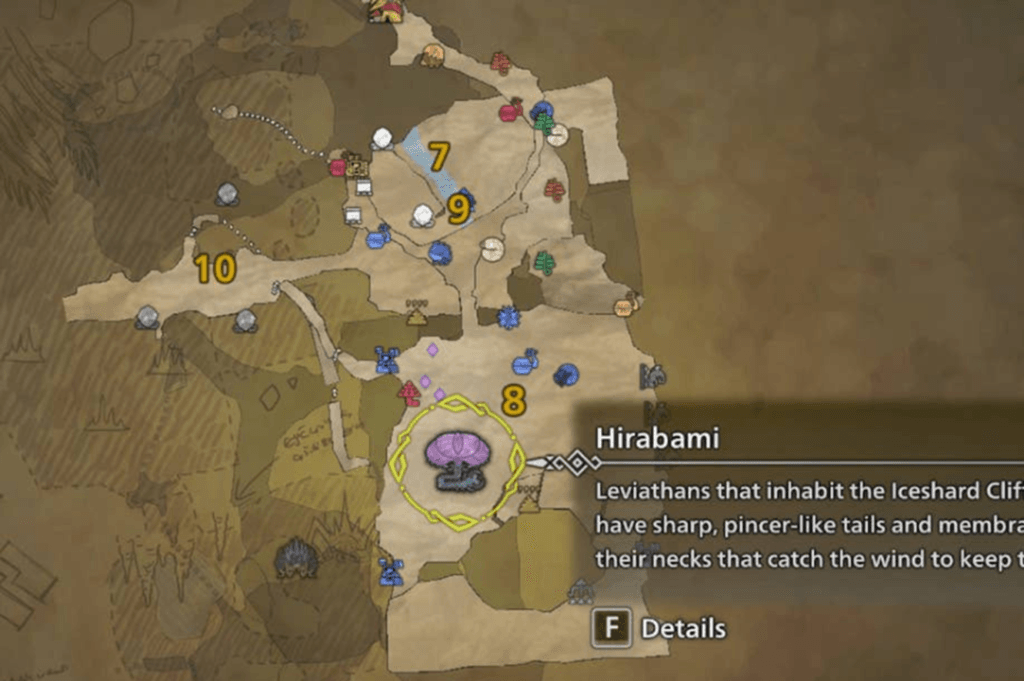1024x681 pixels.
Task: Select the red mushroom map marker
Action: (x=409, y=392)
